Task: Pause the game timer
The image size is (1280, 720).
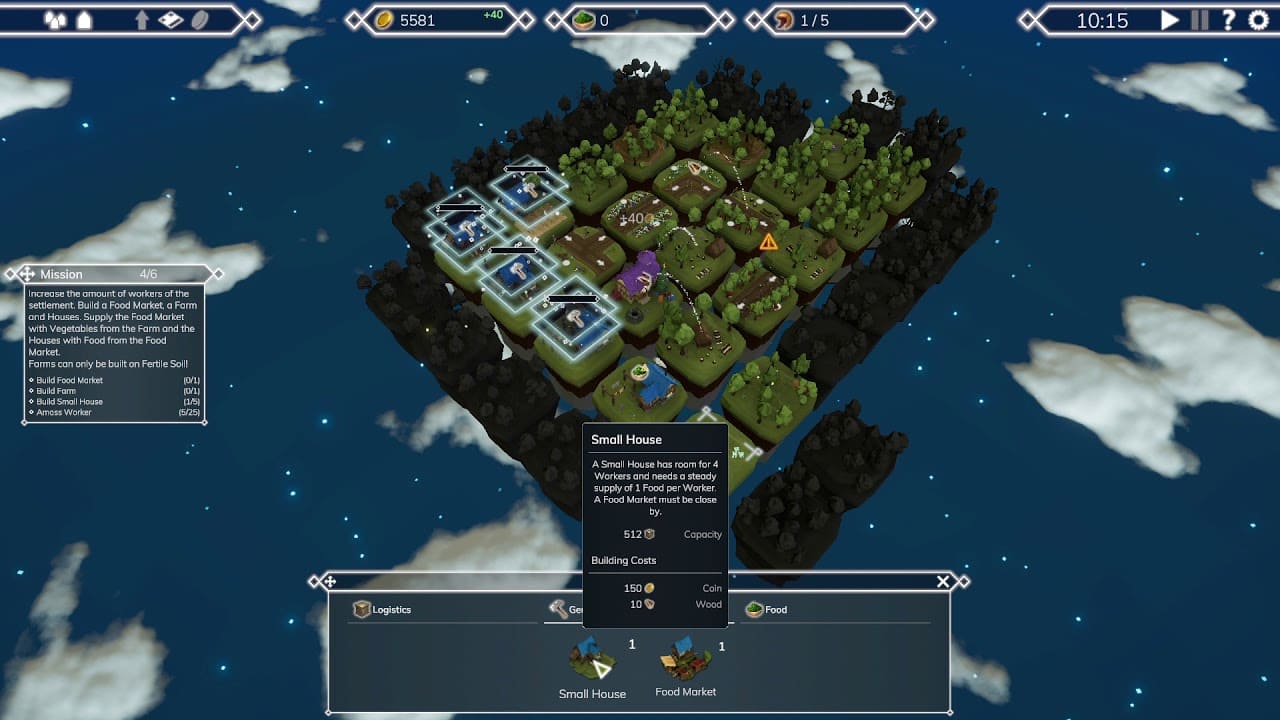Action: (1200, 20)
